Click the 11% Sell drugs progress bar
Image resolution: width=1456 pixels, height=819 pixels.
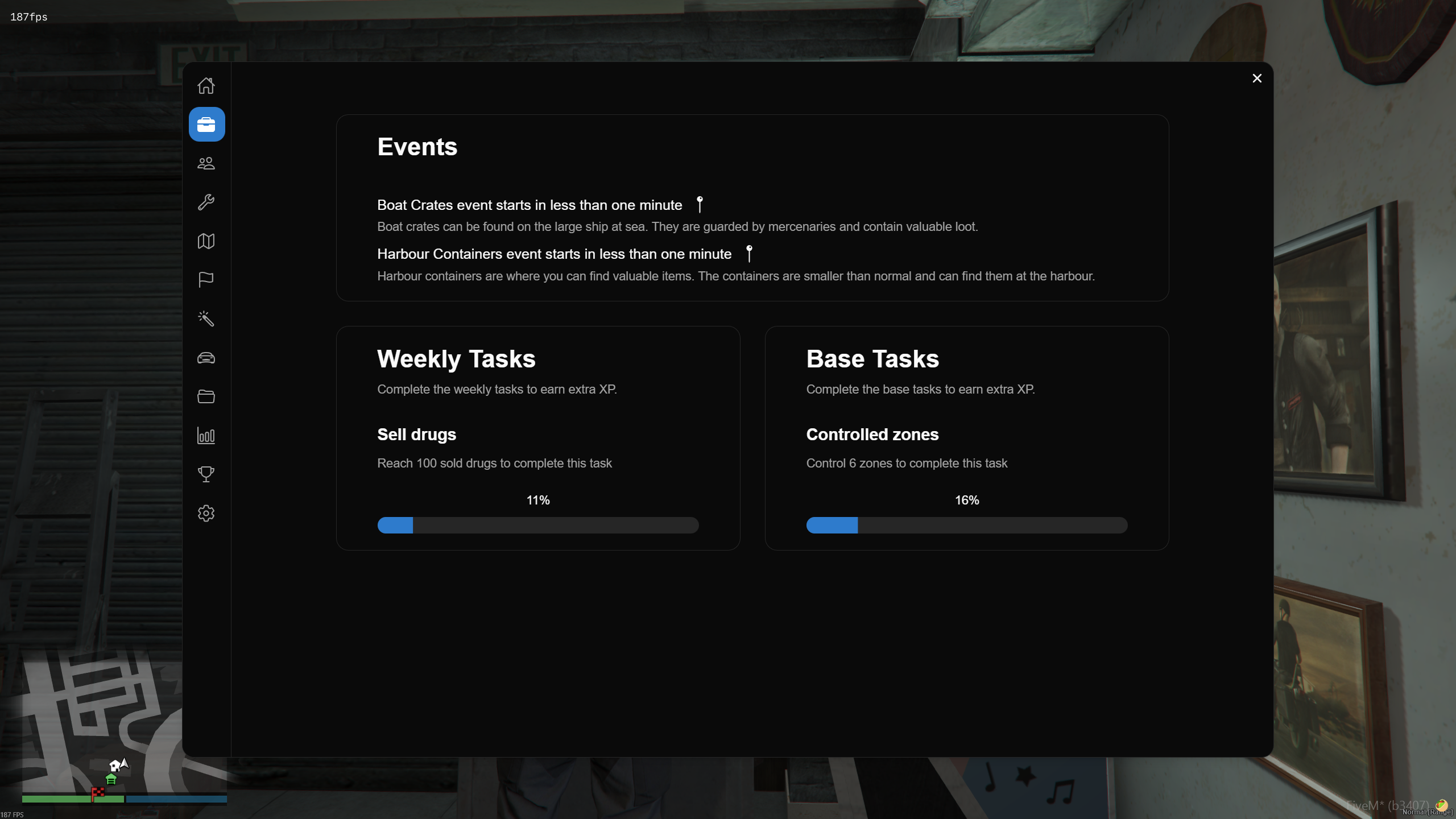(537, 525)
